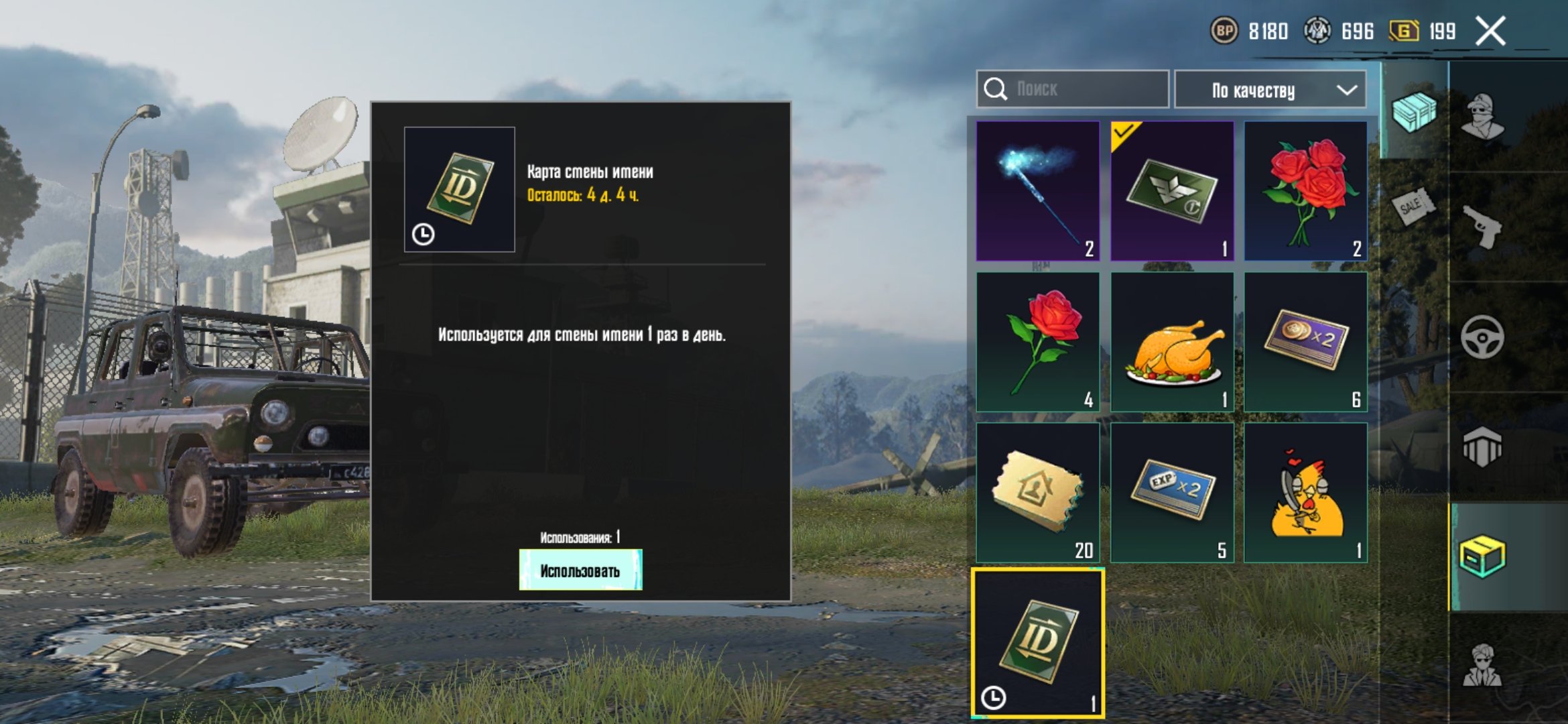The image size is (1568, 724).
Task: Open the blue crate tab
Action: (1414, 112)
